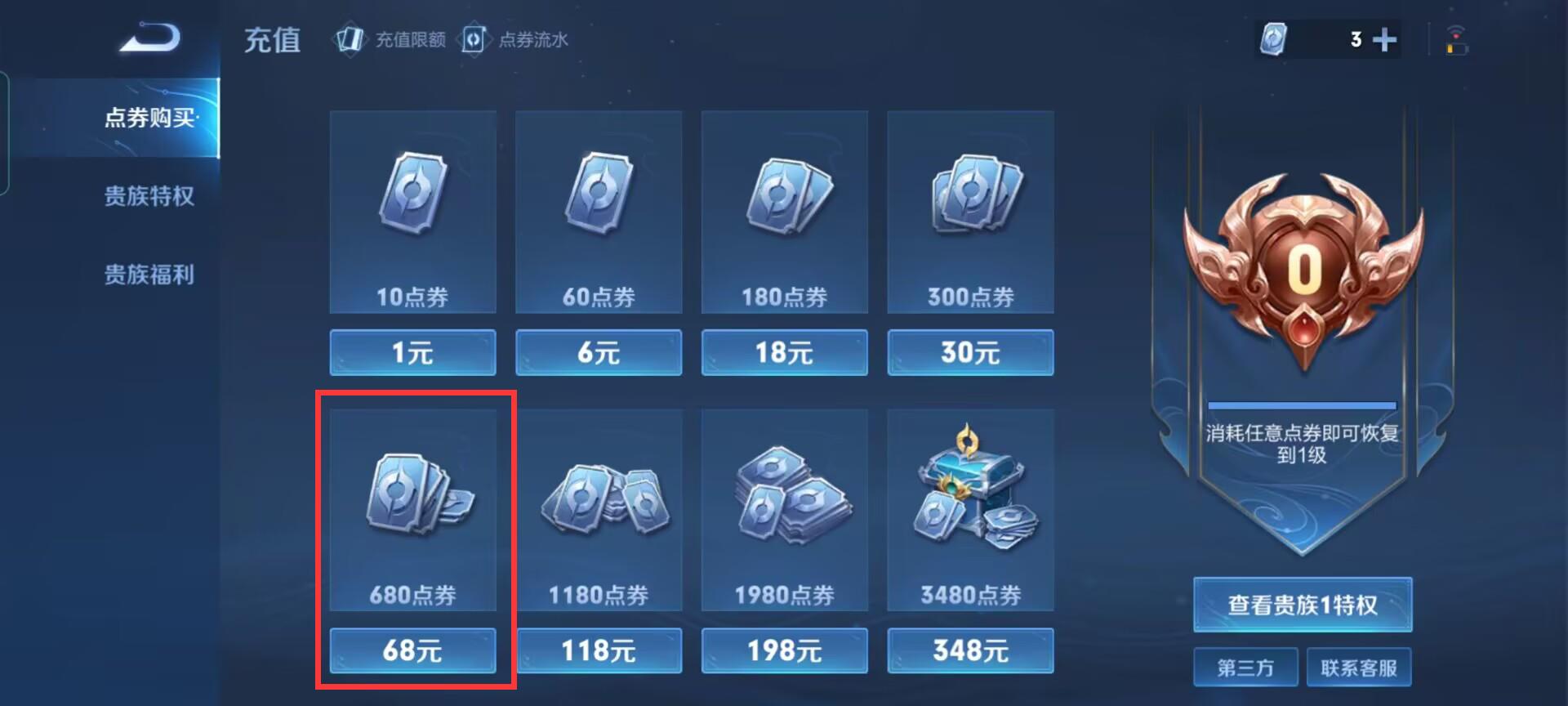The image size is (1568, 706).
Task: Click the 3480点券 treasure chest icon
Action: pyautogui.click(x=969, y=503)
